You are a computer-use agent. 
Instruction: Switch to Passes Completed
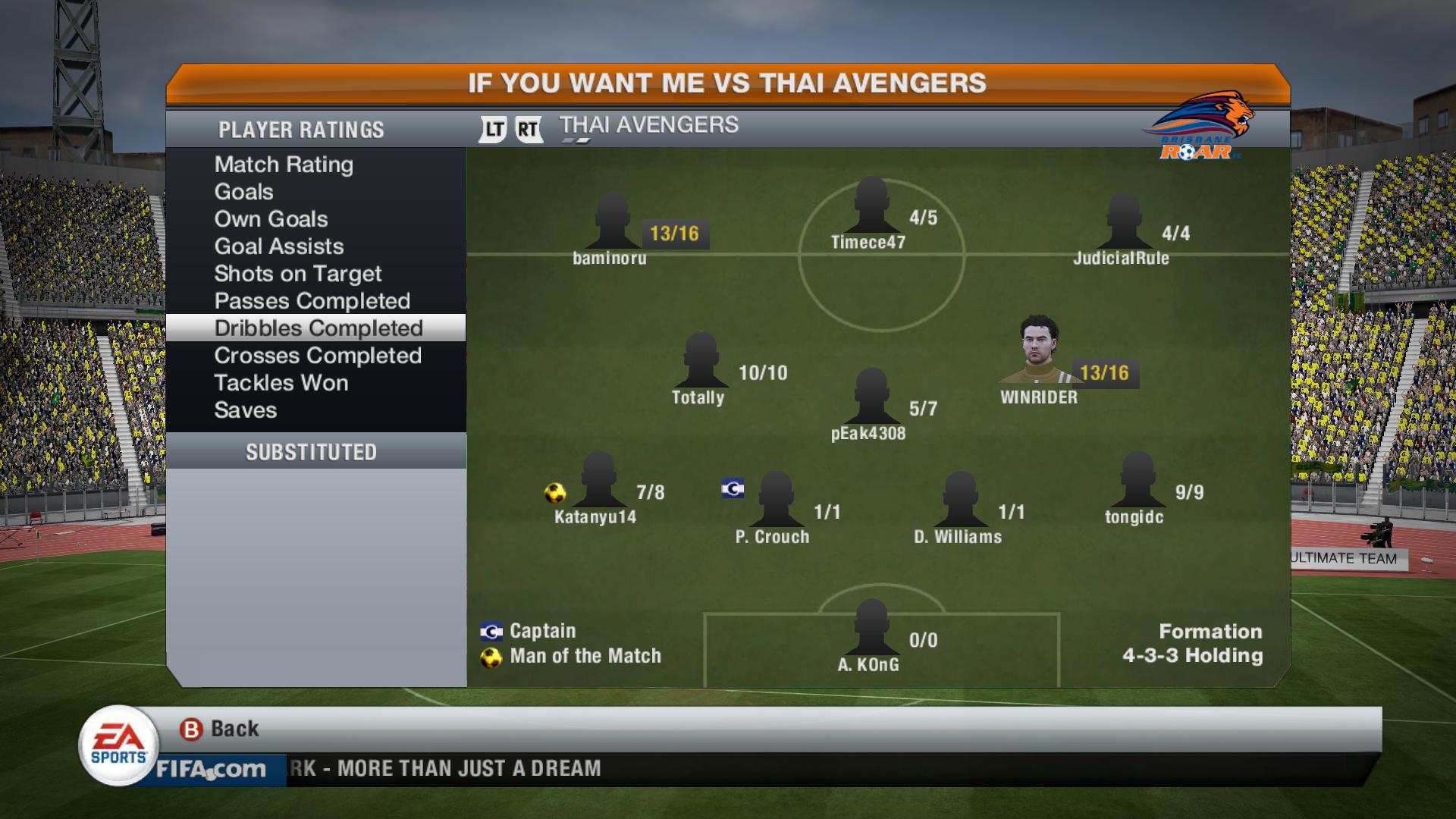[312, 301]
